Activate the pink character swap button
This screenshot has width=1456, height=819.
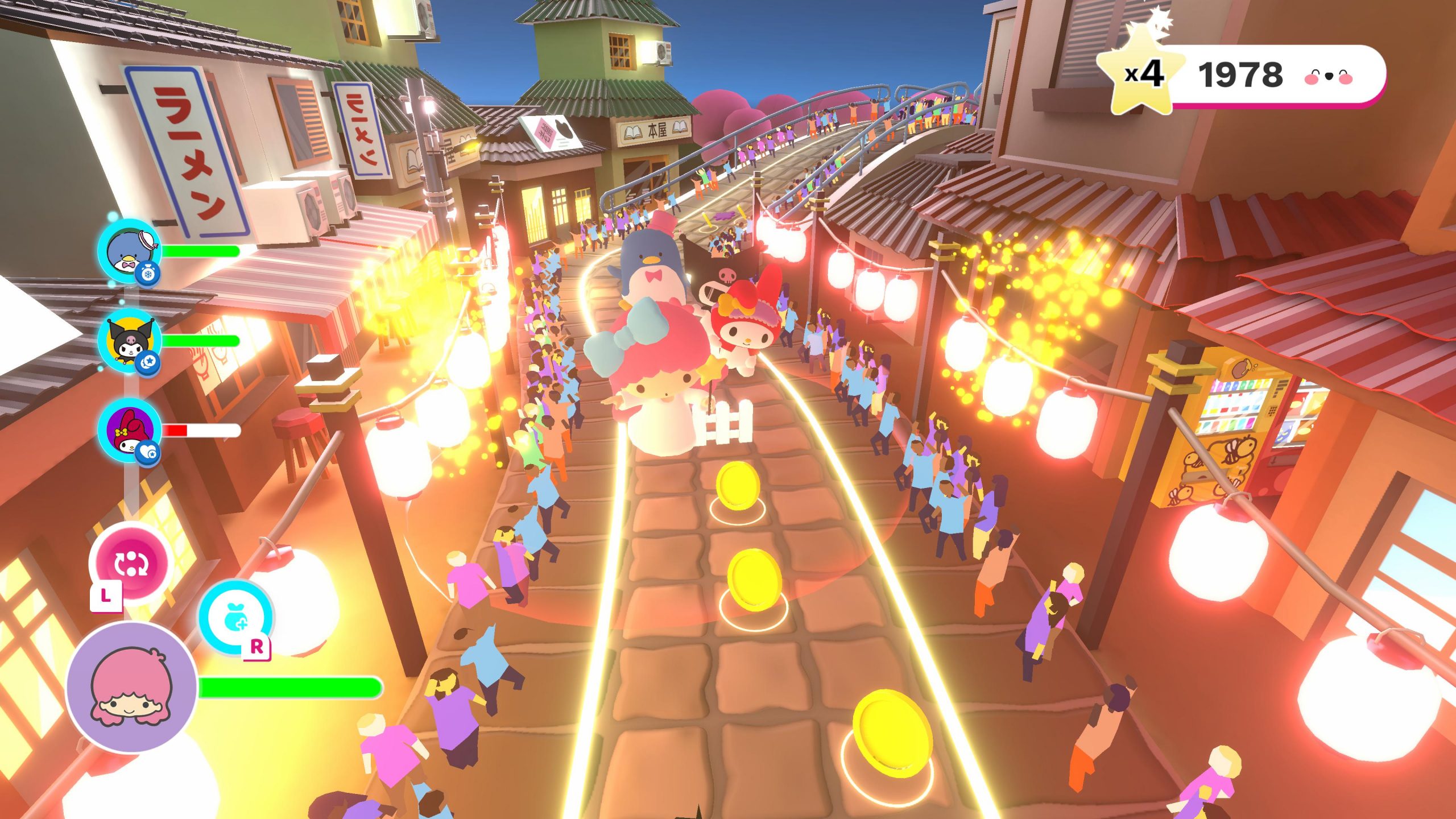131,563
